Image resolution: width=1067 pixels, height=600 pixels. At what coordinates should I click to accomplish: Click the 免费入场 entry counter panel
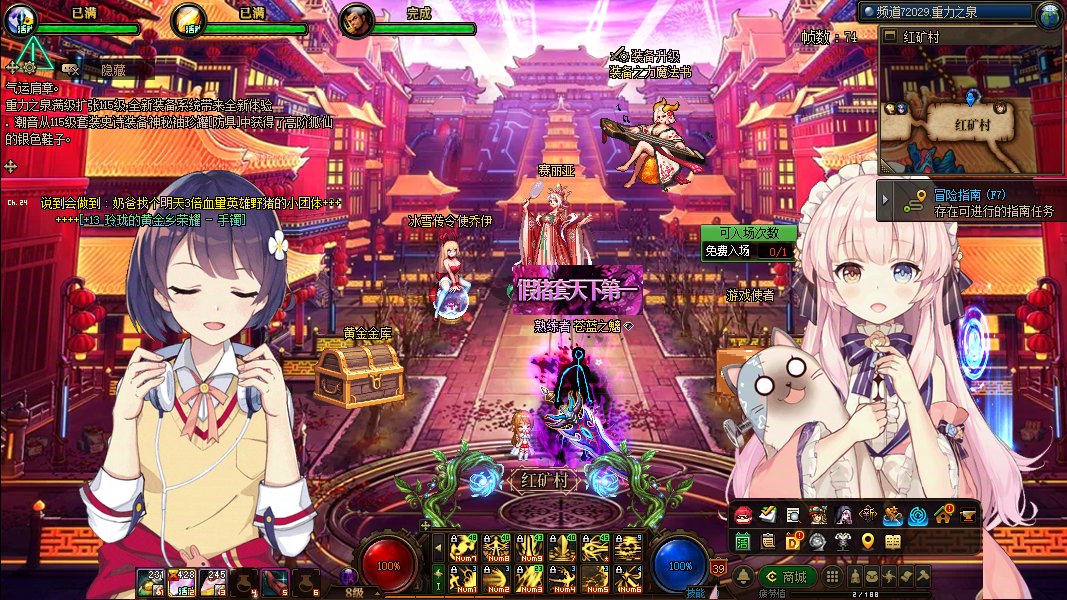click(x=748, y=251)
